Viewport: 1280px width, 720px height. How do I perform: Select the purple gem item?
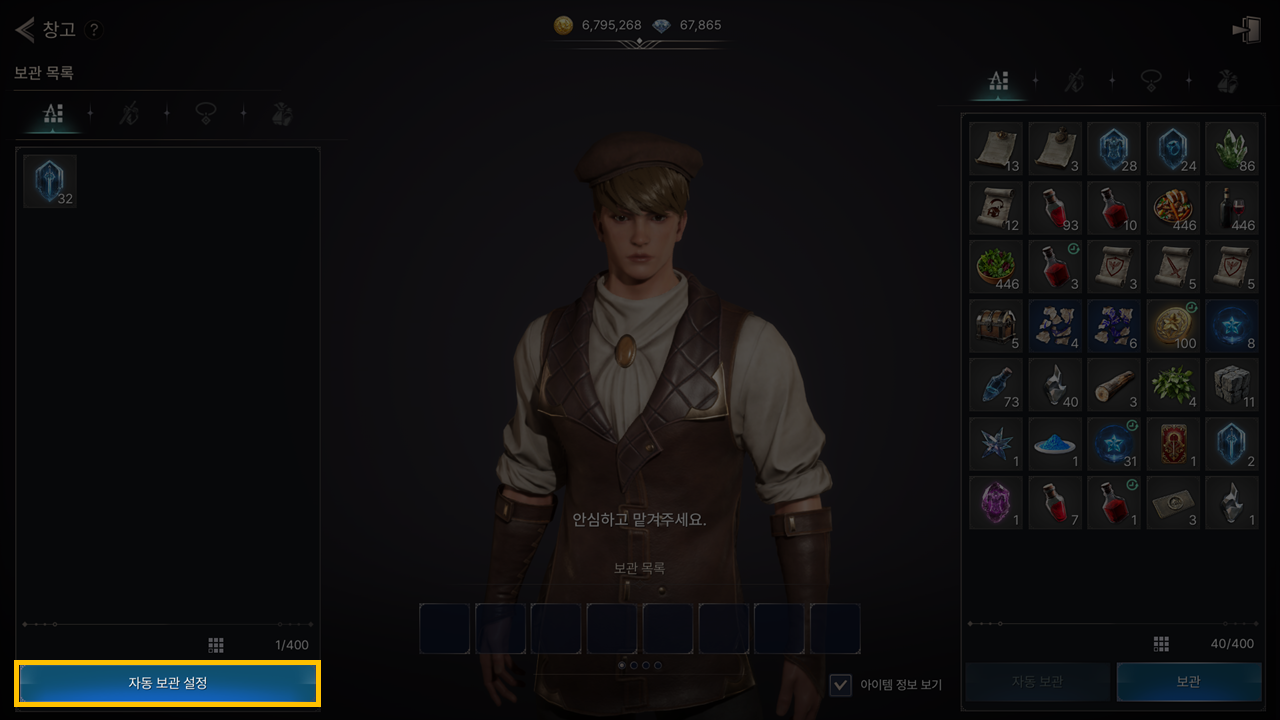tap(996, 503)
